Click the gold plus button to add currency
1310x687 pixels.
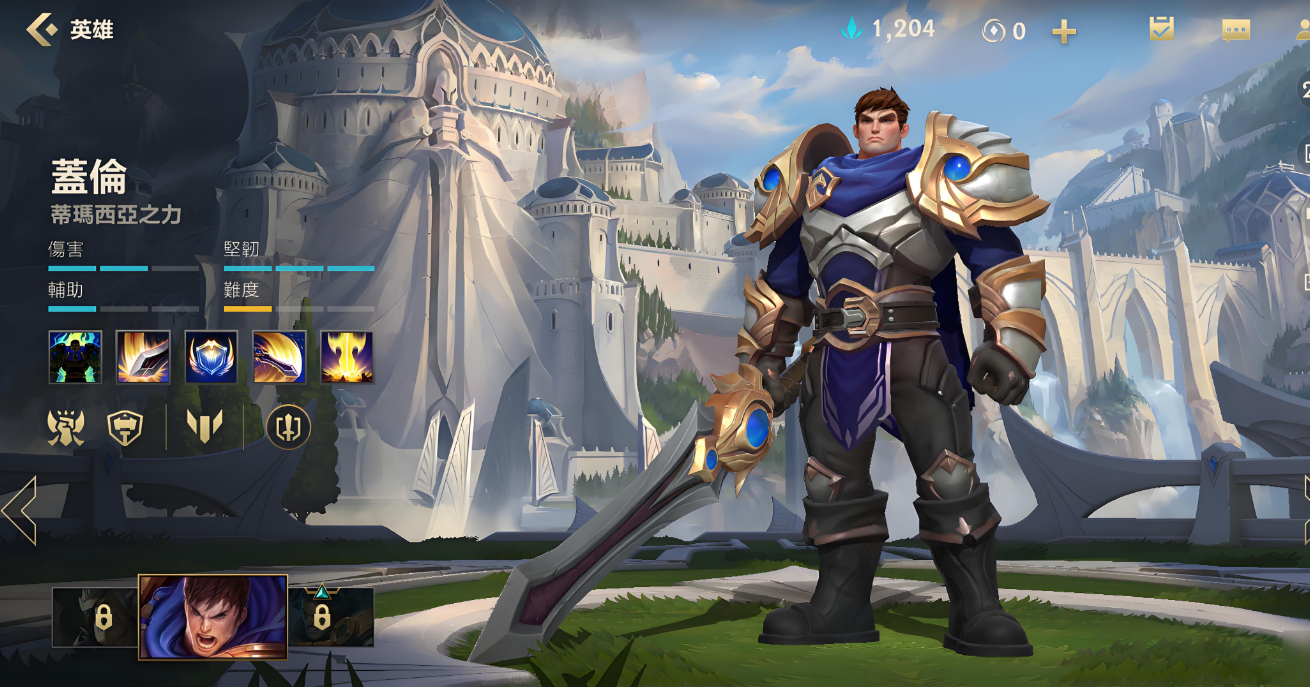tap(1064, 32)
